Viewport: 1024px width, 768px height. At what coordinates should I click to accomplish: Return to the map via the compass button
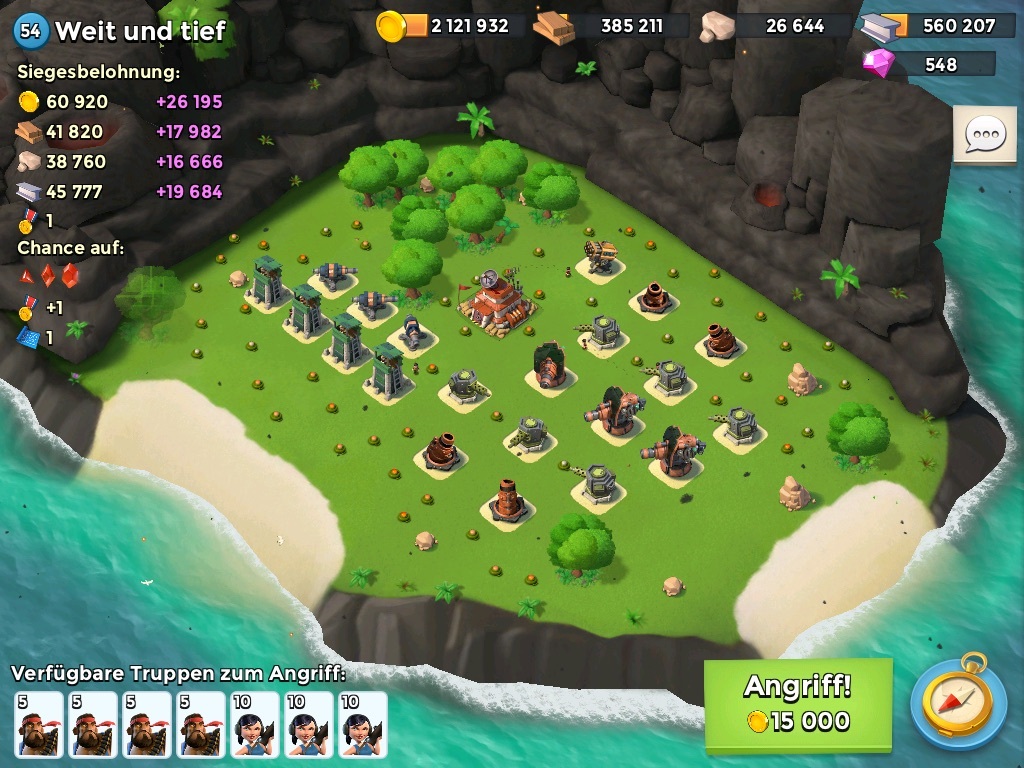pyautogui.click(x=957, y=703)
